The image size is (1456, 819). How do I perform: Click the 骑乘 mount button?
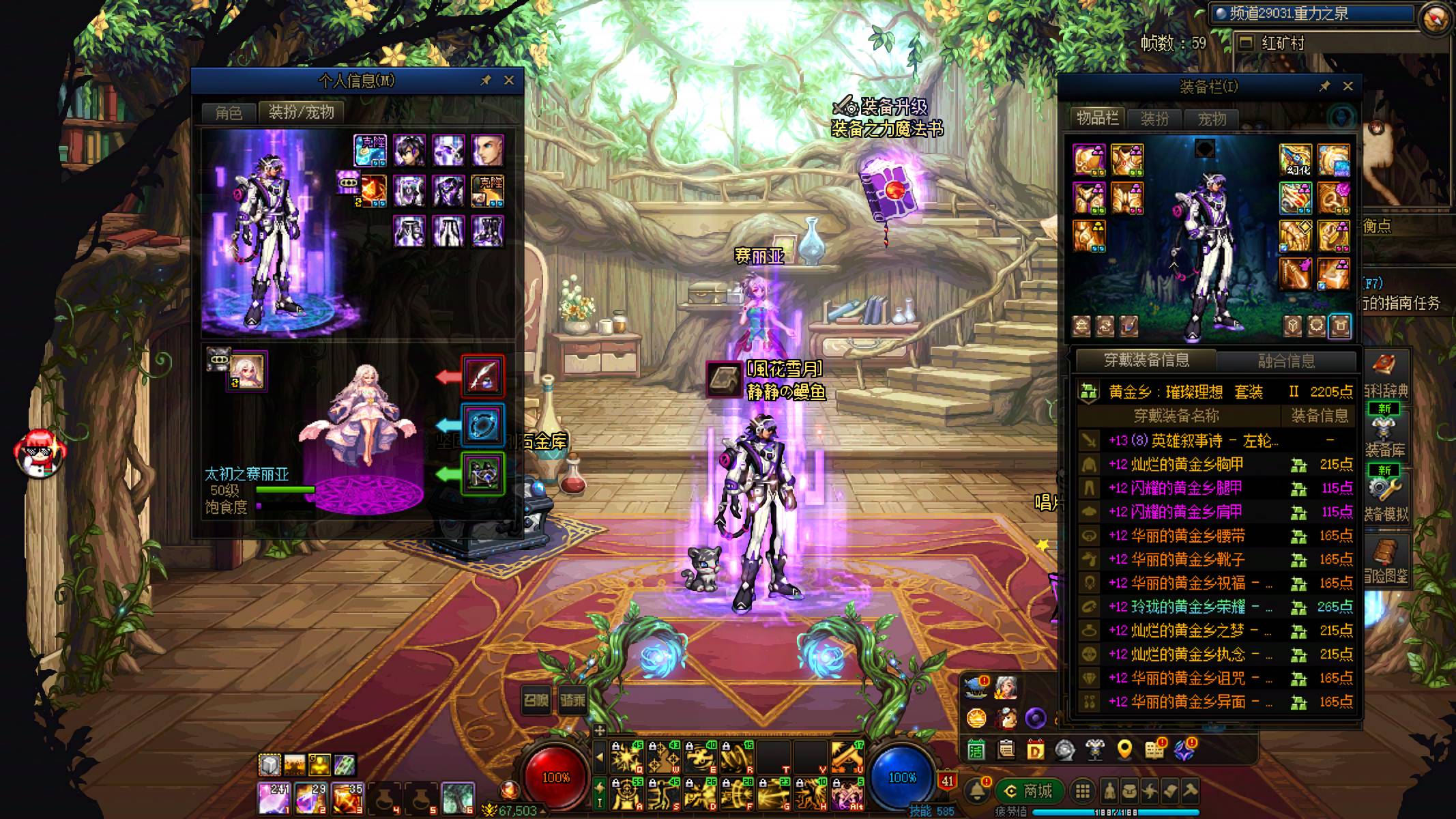pyautogui.click(x=572, y=701)
